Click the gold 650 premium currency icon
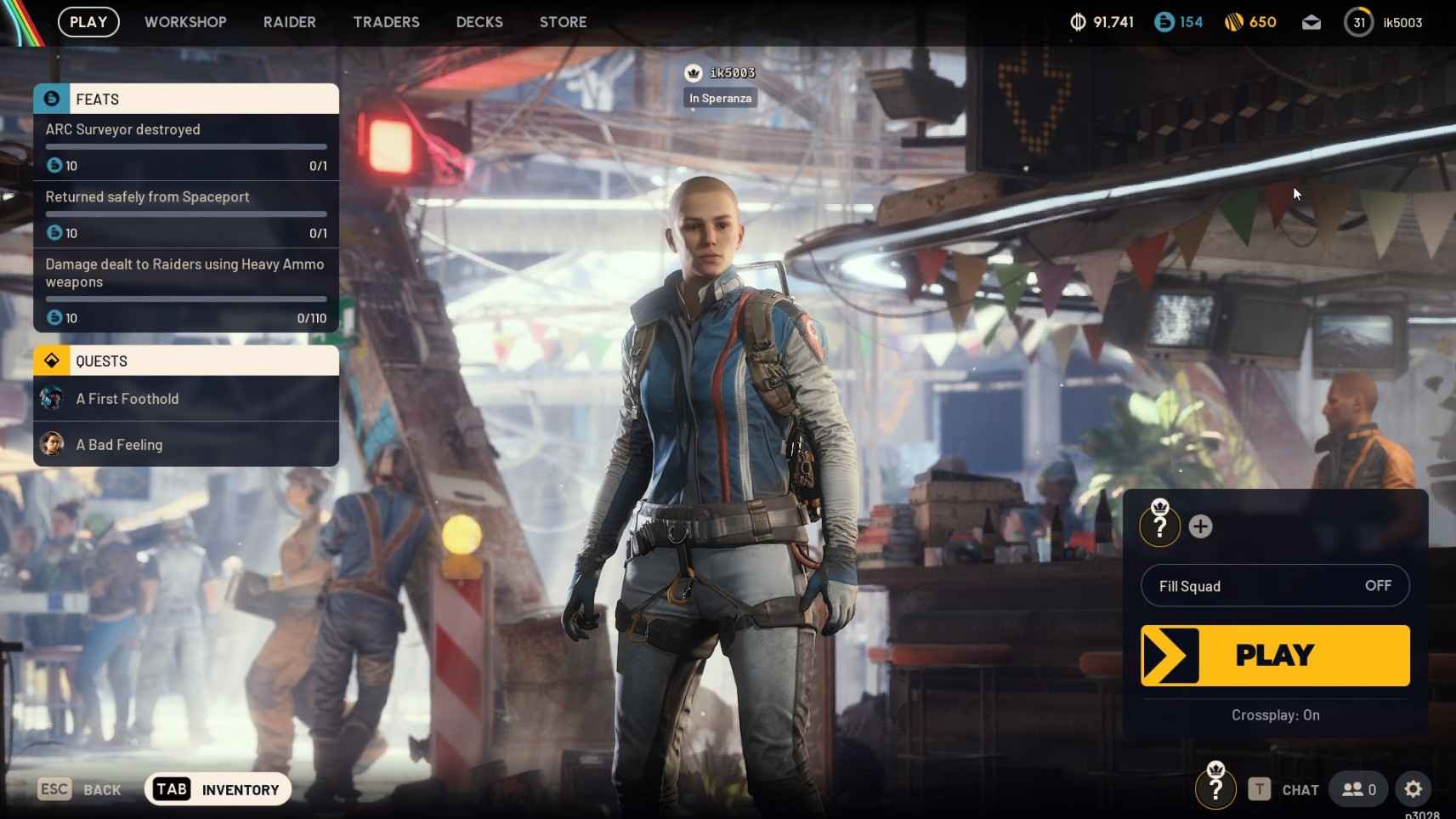 1235,22
